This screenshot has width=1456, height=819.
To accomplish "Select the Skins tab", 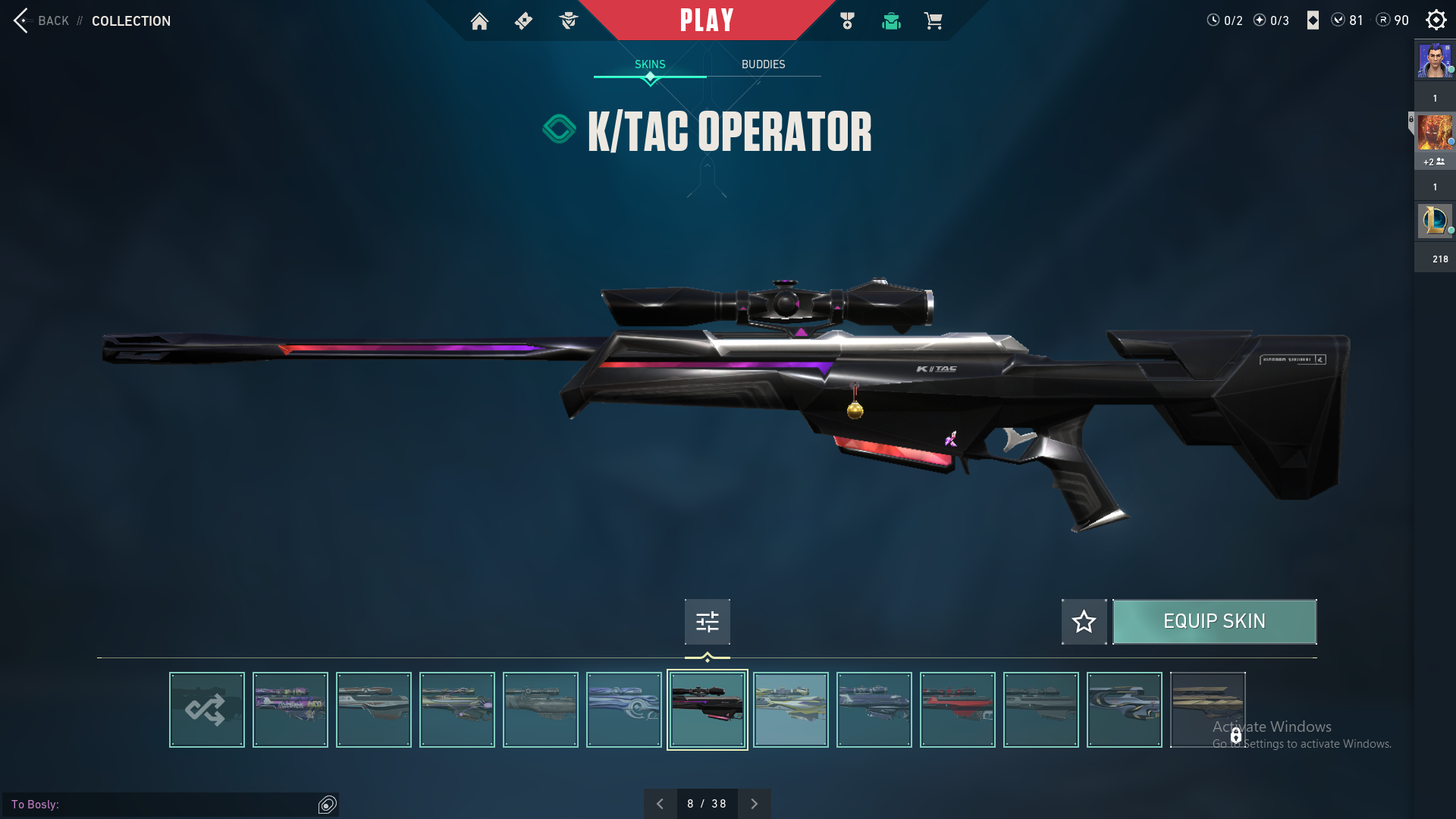I will tap(650, 64).
